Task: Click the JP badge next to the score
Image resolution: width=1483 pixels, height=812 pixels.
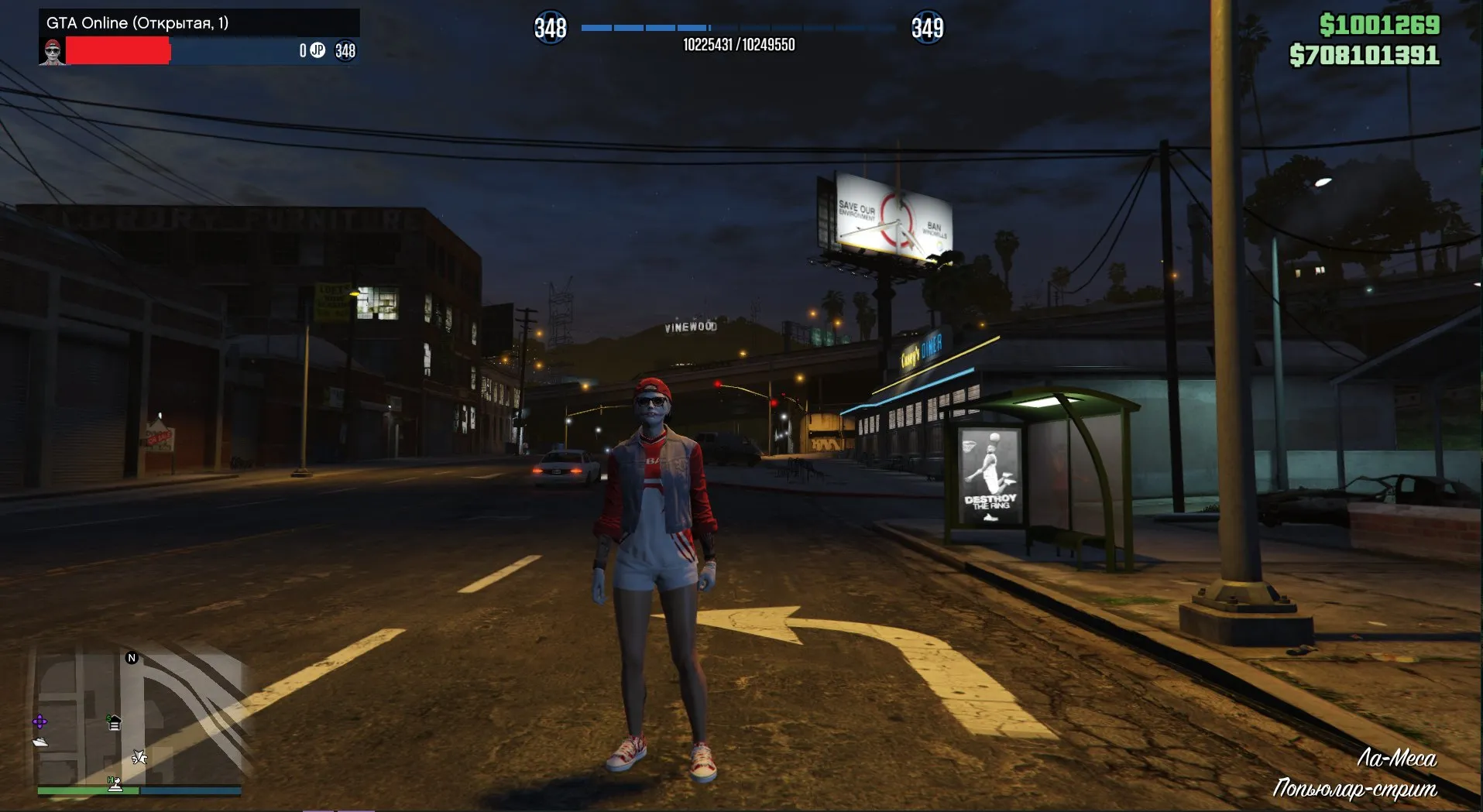Action: tap(317, 51)
